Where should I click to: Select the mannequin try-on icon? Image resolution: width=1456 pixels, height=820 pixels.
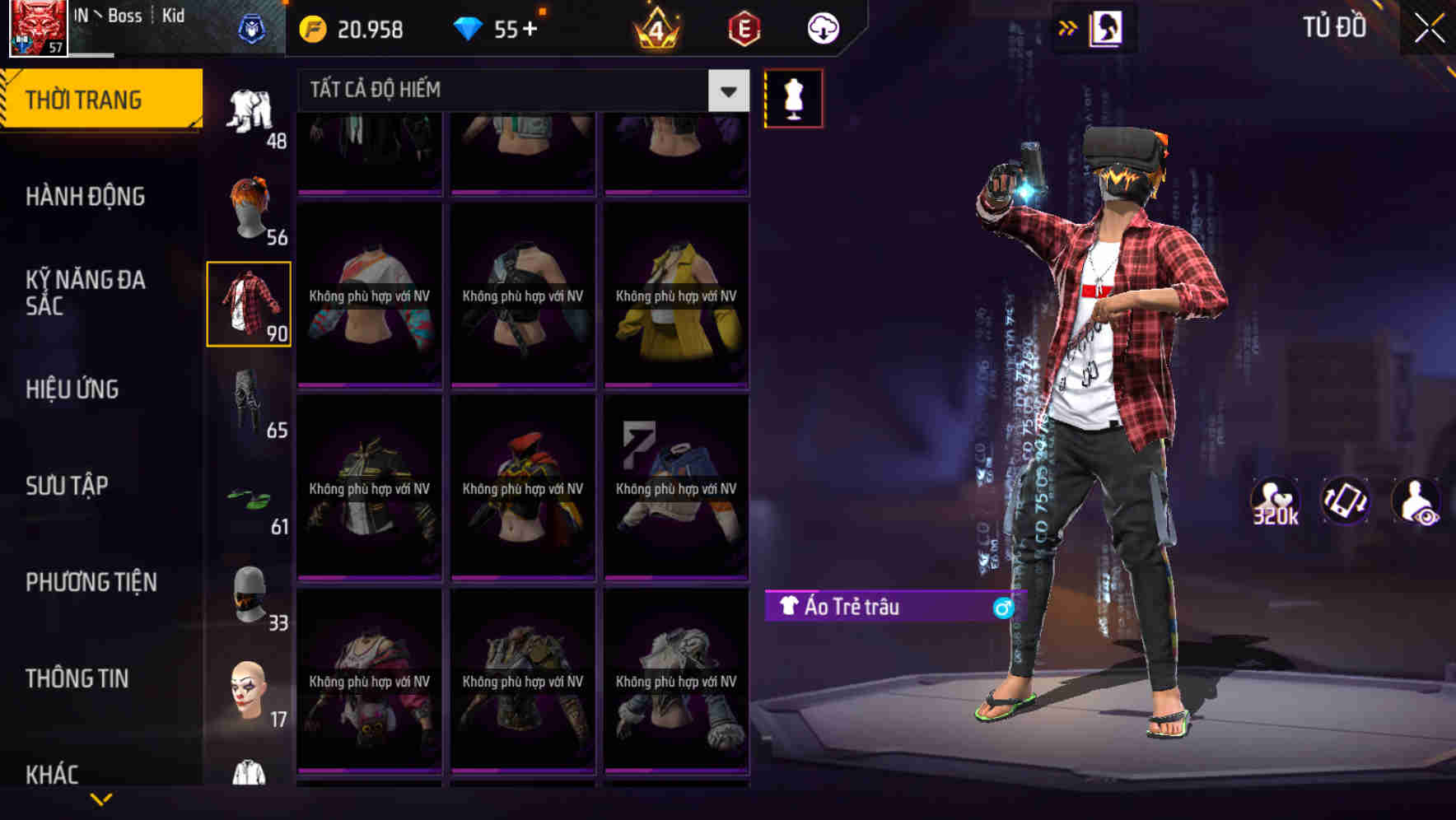(793, 97)
